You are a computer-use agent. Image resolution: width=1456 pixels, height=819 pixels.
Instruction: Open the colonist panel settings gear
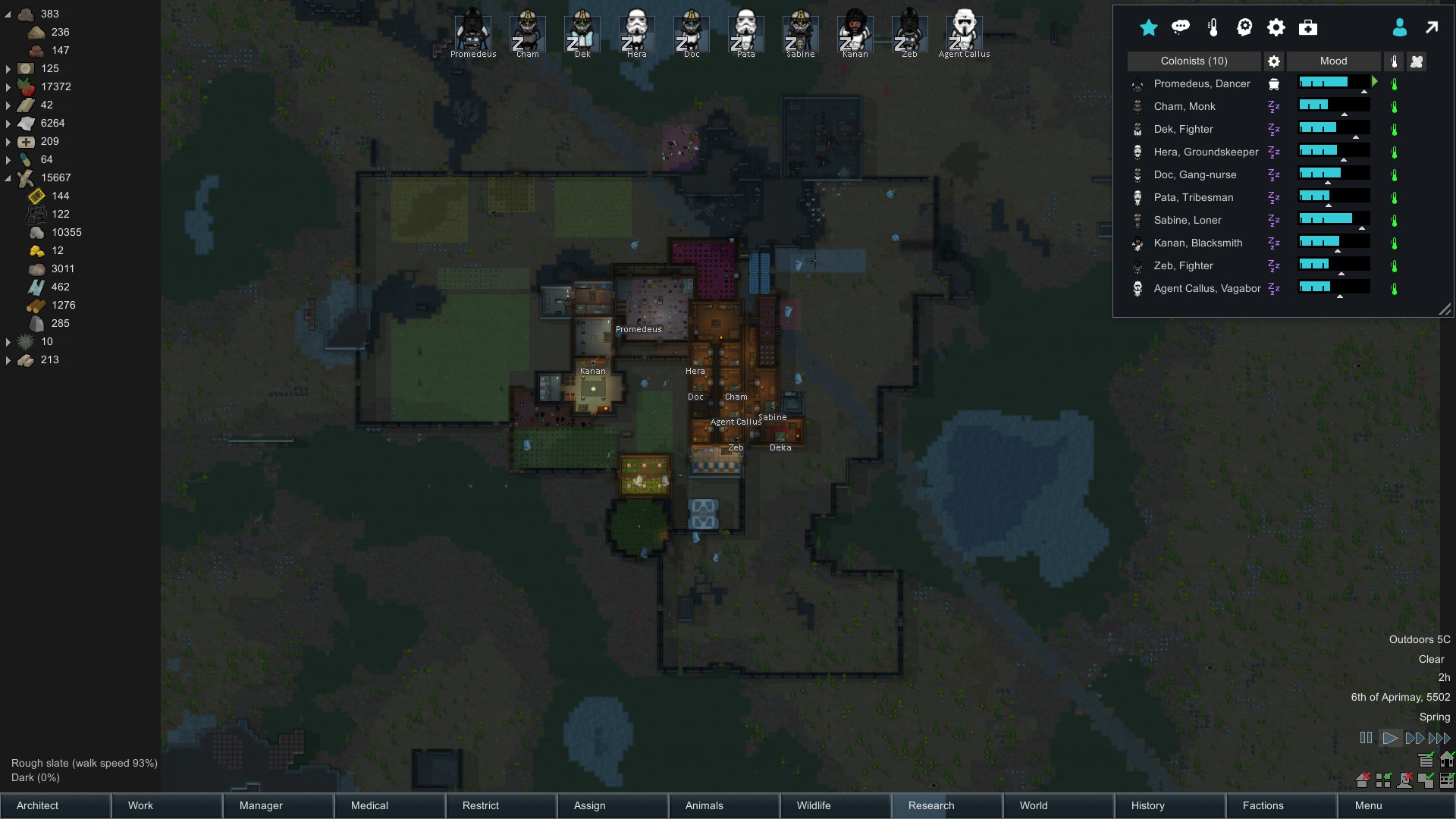[1274, 61]
